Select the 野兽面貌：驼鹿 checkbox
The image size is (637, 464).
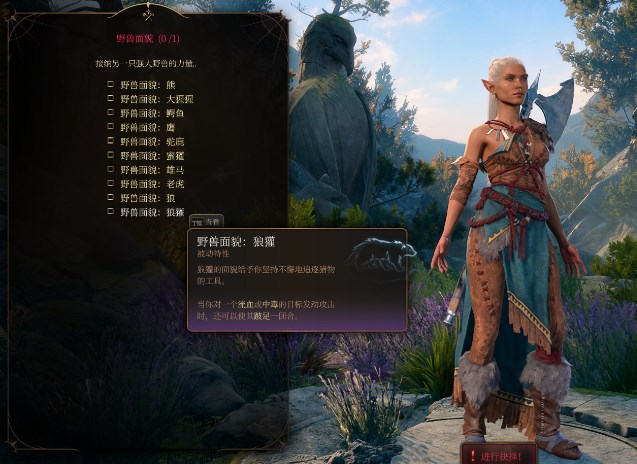point(111,141)
